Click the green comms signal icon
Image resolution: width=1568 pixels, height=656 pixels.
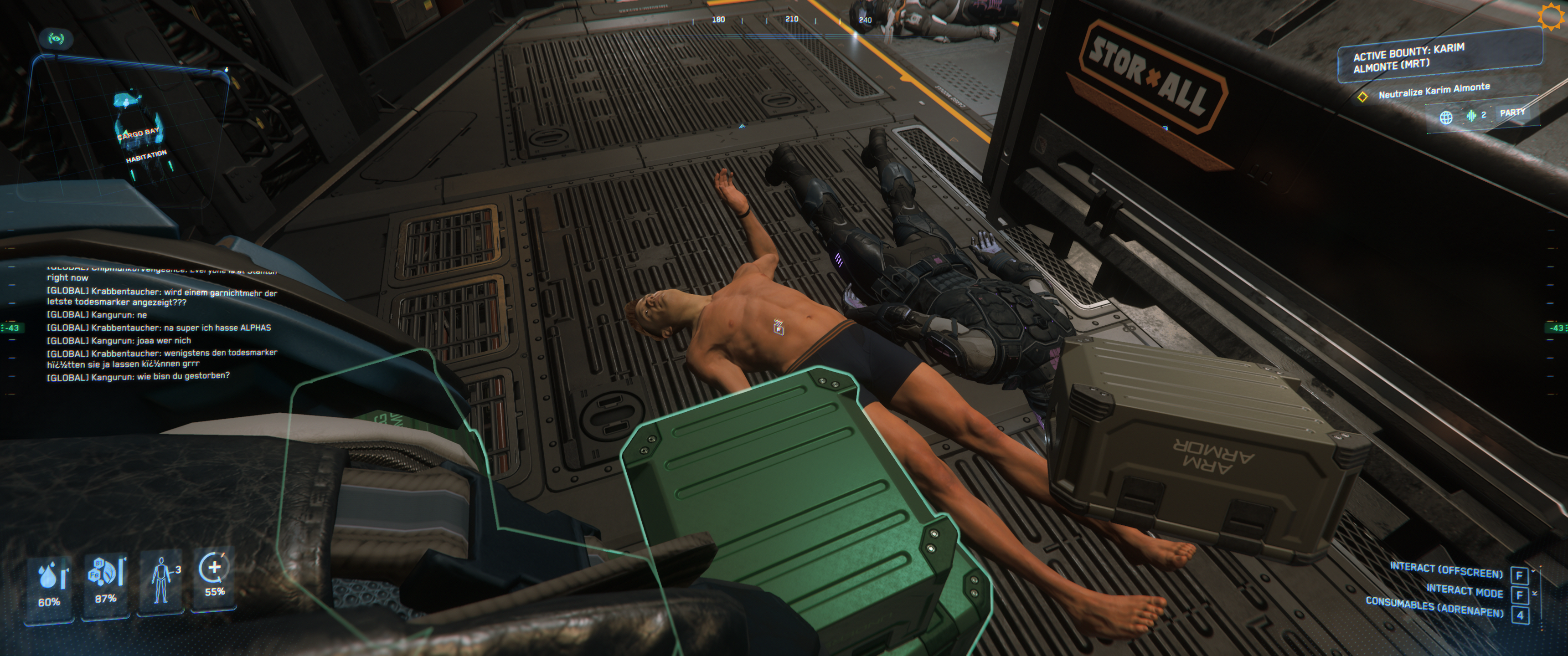56,39
